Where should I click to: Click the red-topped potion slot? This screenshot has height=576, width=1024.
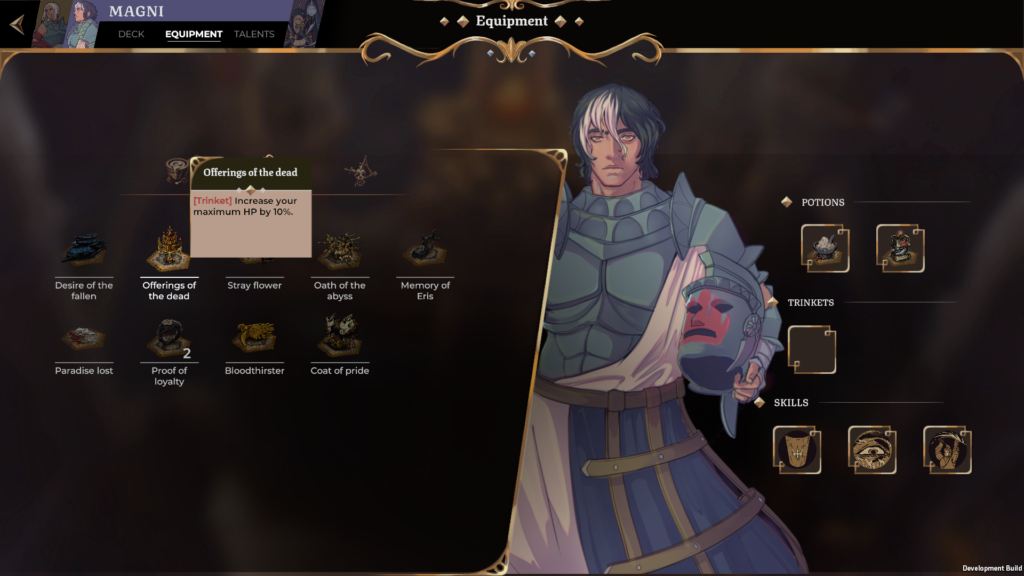pos(900,248)
